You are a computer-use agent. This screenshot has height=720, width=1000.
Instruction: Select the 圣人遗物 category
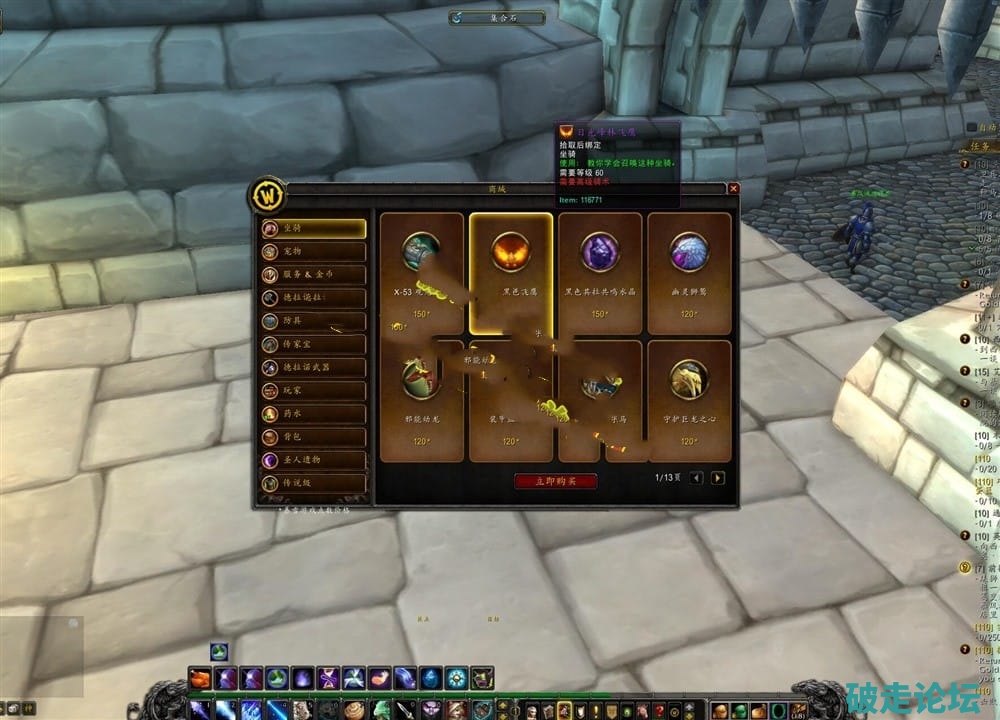tap(313, 460)
